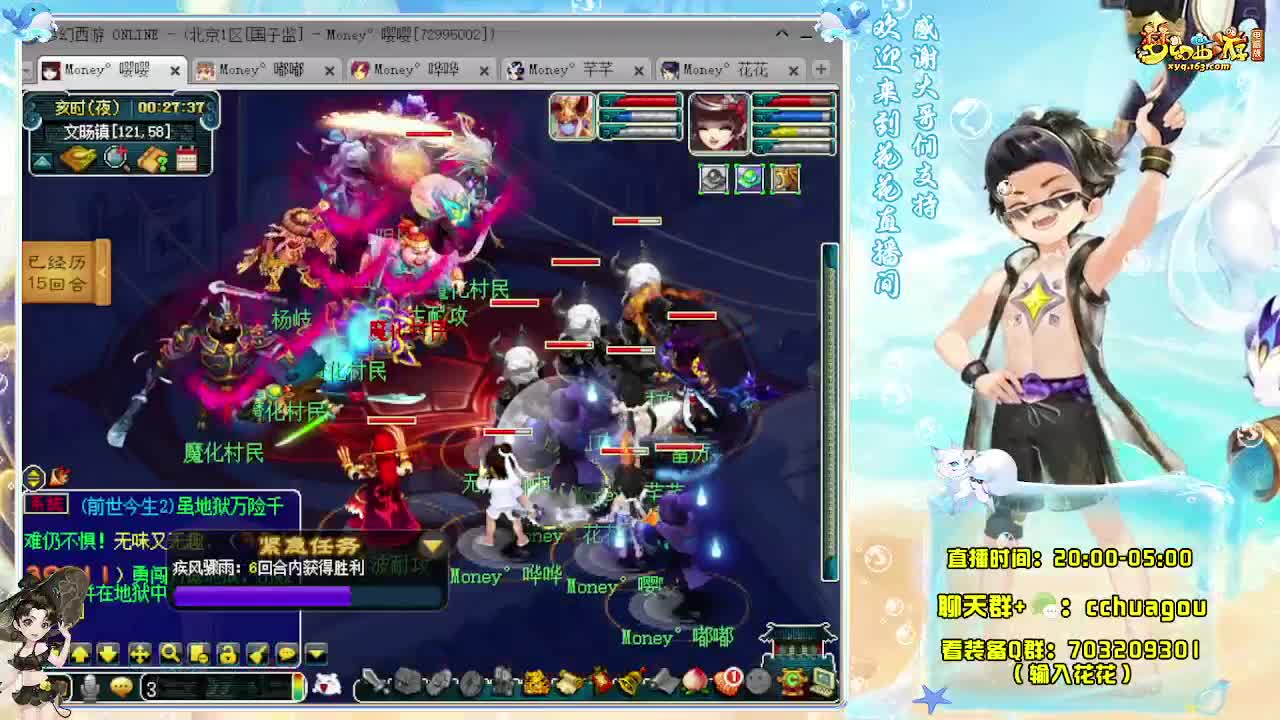Expand the yellow arrow on the 紧急任务 panel
This screenshot has height=720, width=1280.
pyautogui.click(x=430, y=547)
